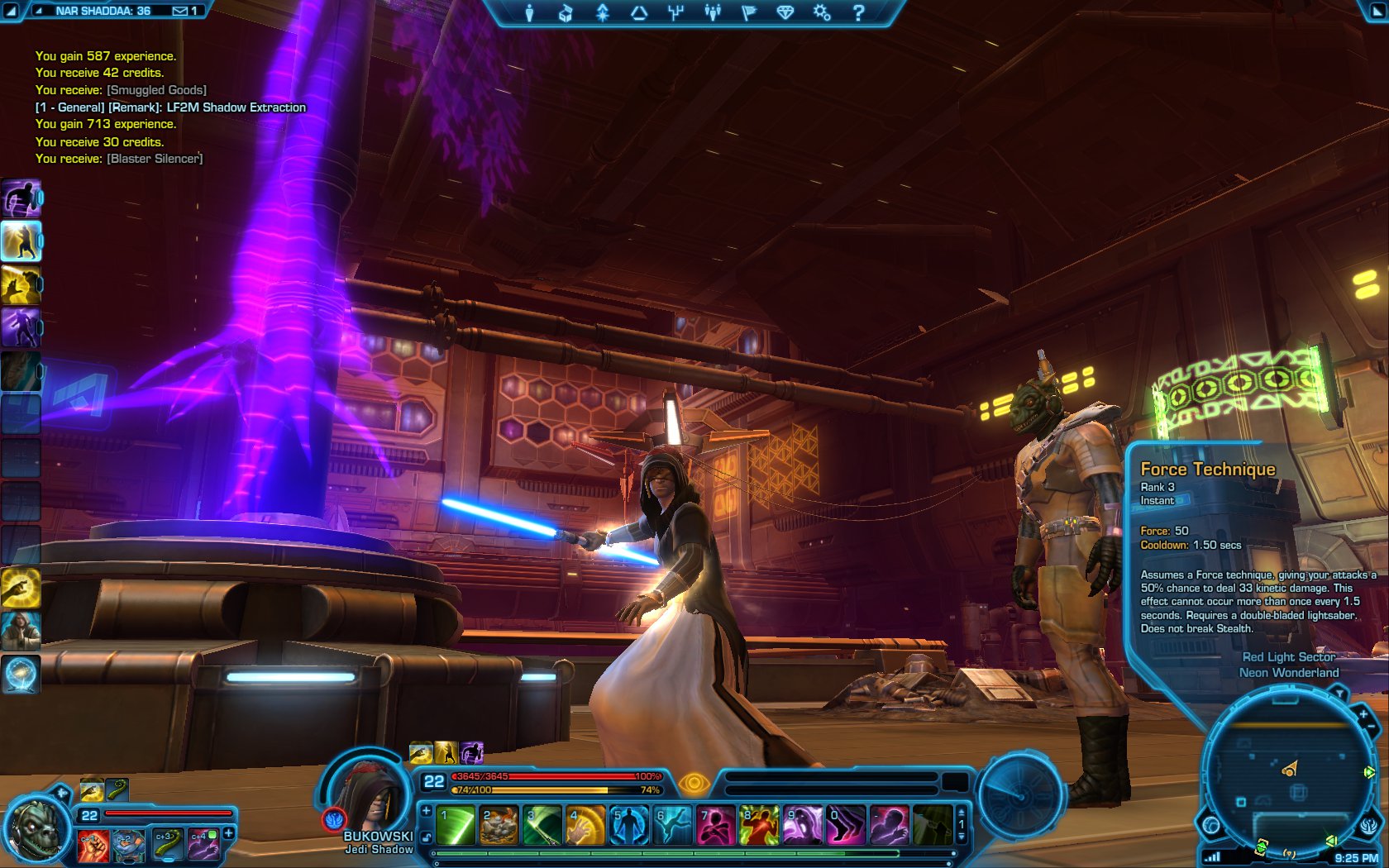Activate the purple running legs ability in slot 0

tap(844, 825)
